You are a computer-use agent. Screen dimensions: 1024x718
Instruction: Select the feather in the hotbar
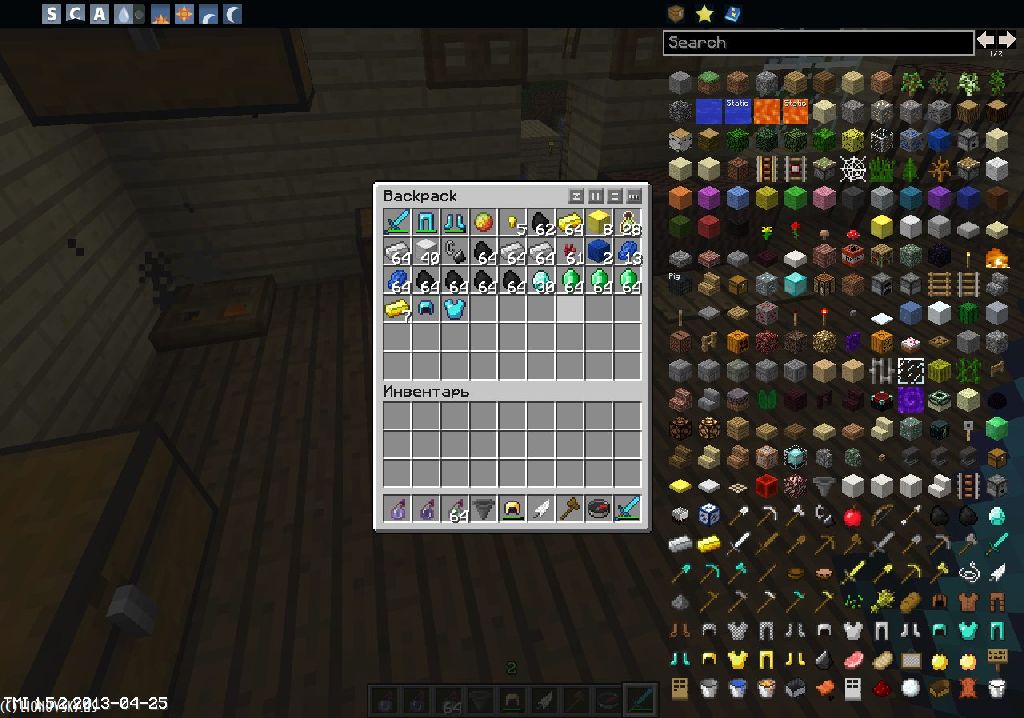(x=542, y=509)
